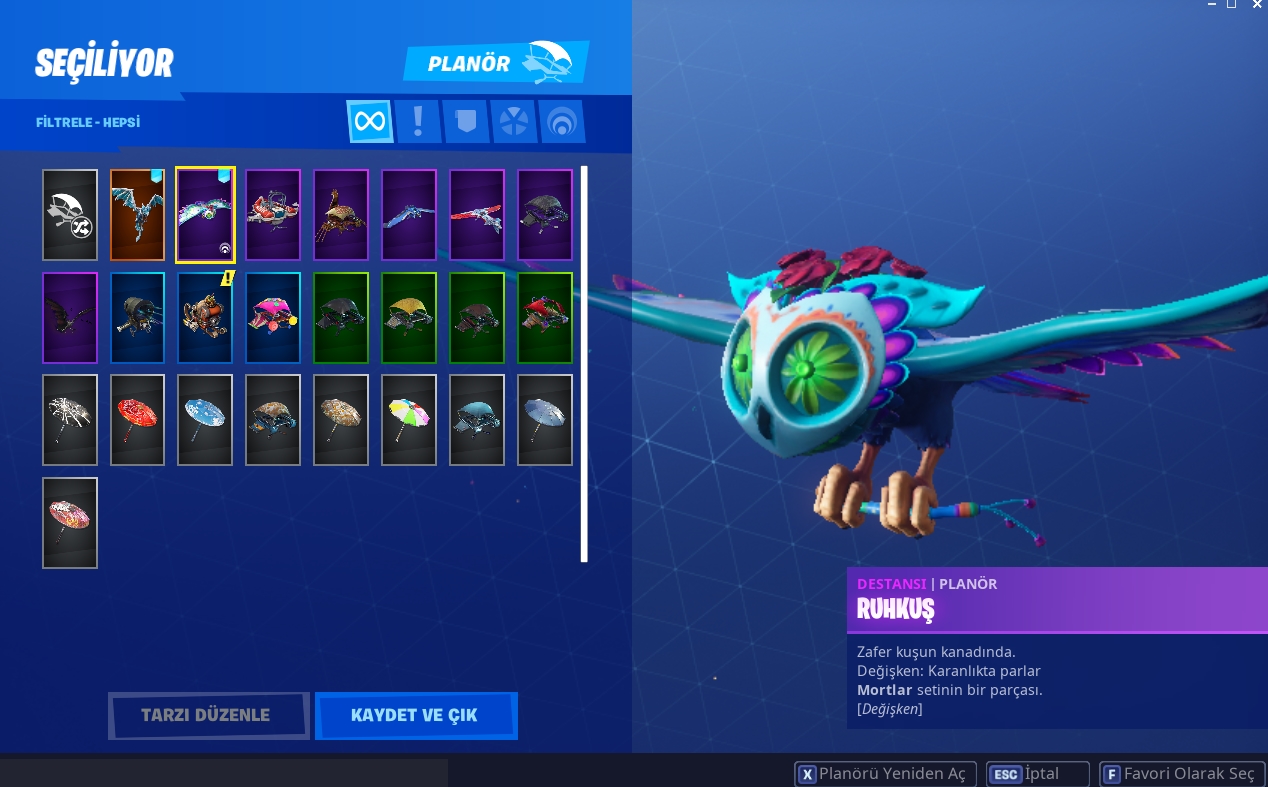Screen dimensions: 1268x787
Task: Click the KAYDET VE ÇIK button
Action: click(x=415, y=716)
